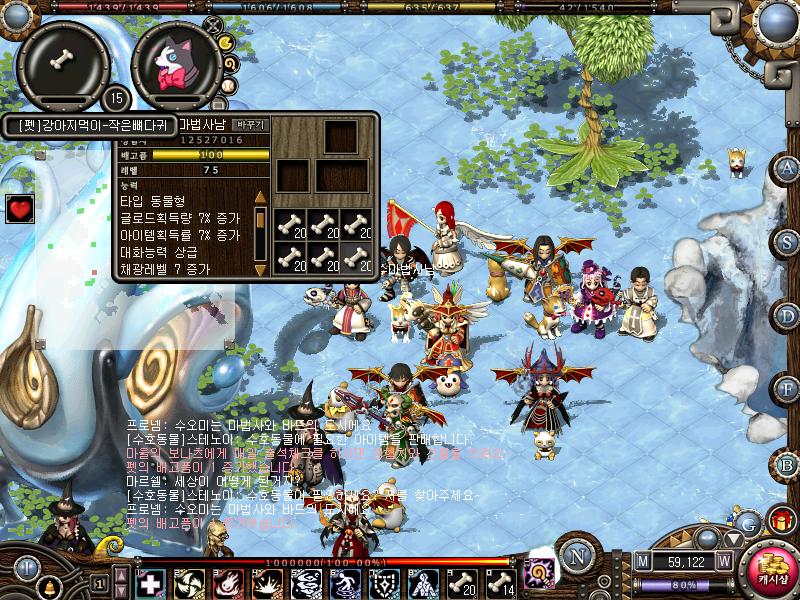Activate the fireball skill in hotbar
The height and width of the screenshot is (600, 800).
tap(227, 583)
